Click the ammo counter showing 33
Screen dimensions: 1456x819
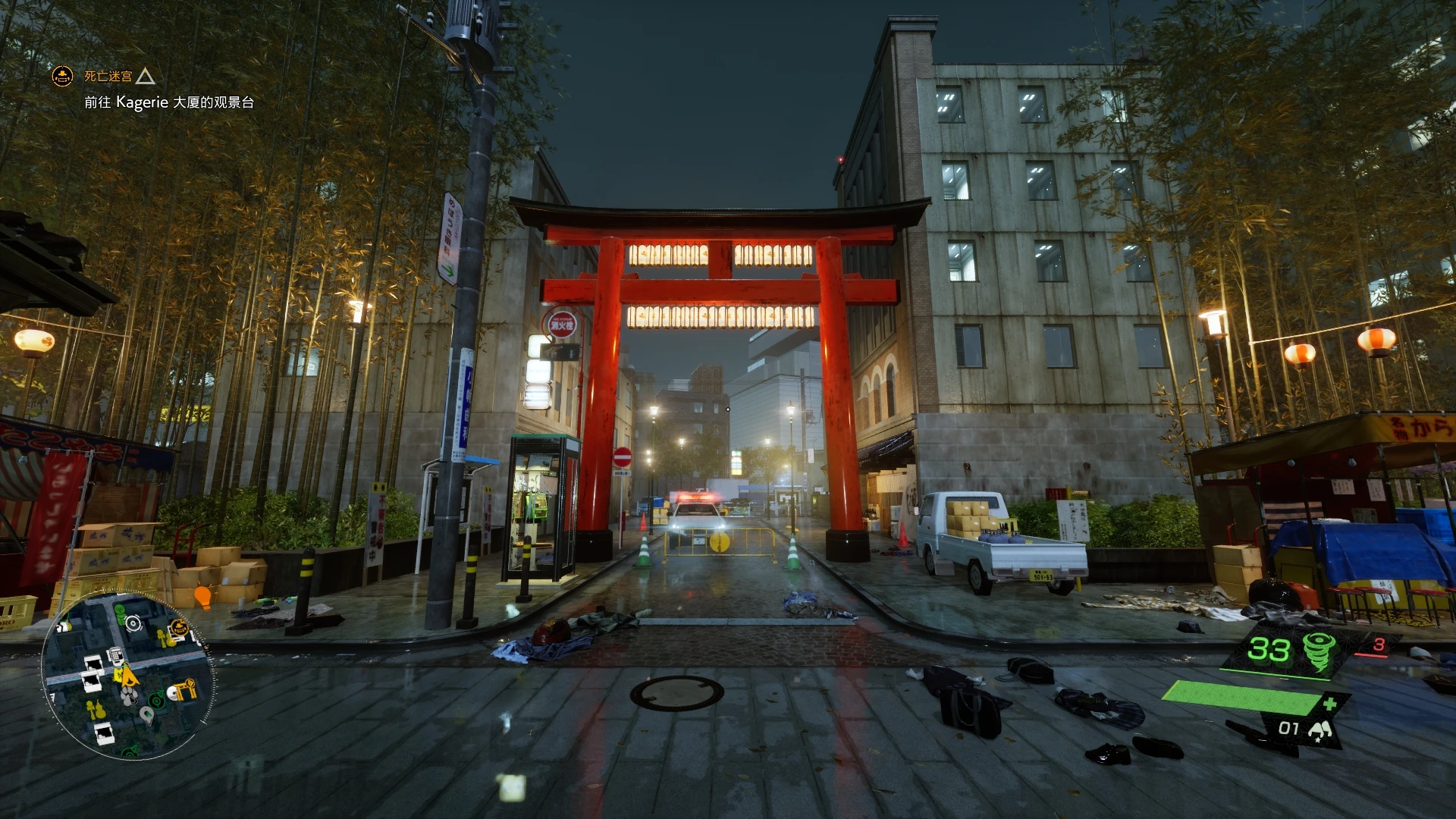pyautogui.click(x=1269, y=648)
